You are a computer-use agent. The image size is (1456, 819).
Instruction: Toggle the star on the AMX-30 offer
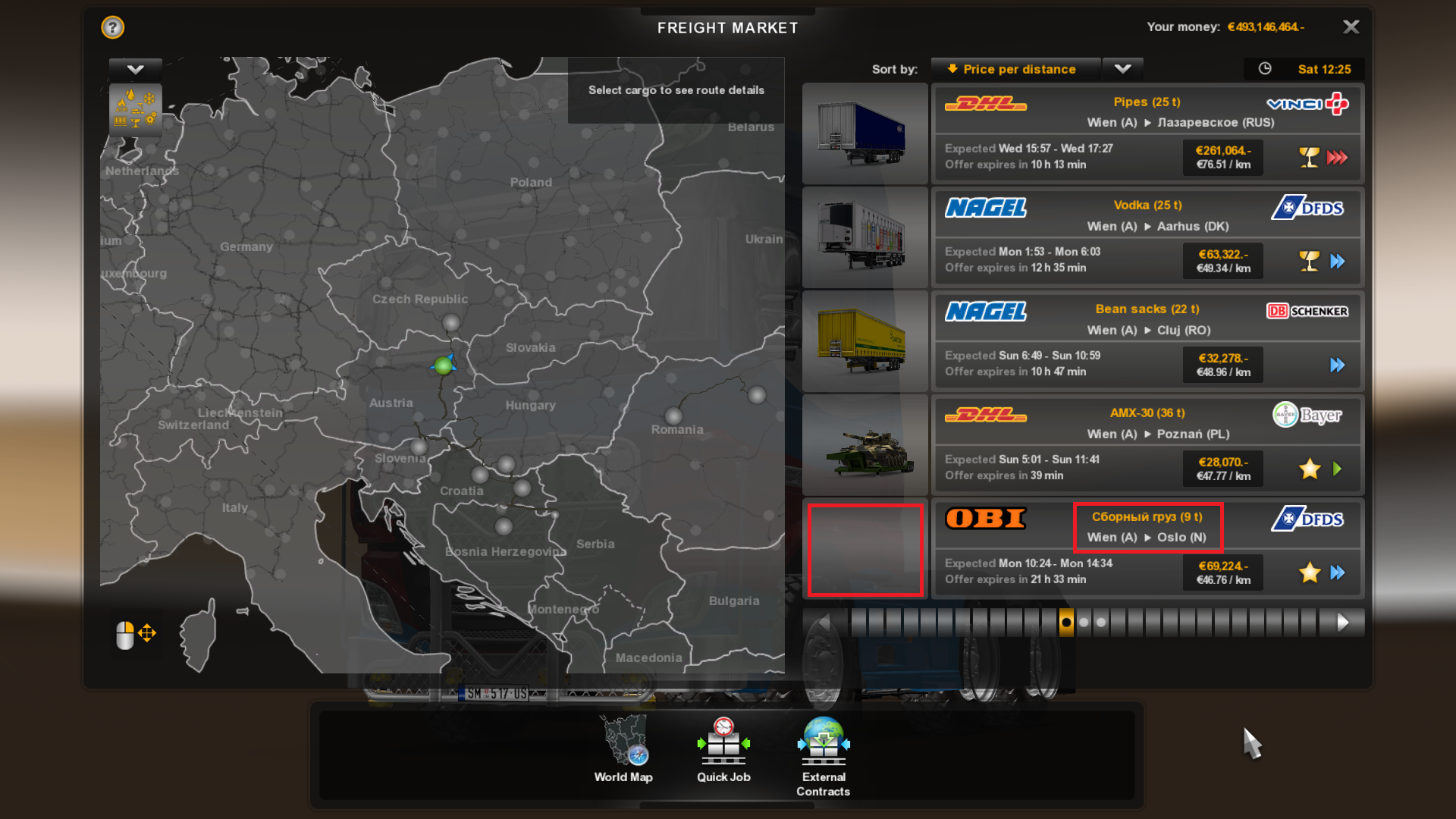coord(1309,469)
